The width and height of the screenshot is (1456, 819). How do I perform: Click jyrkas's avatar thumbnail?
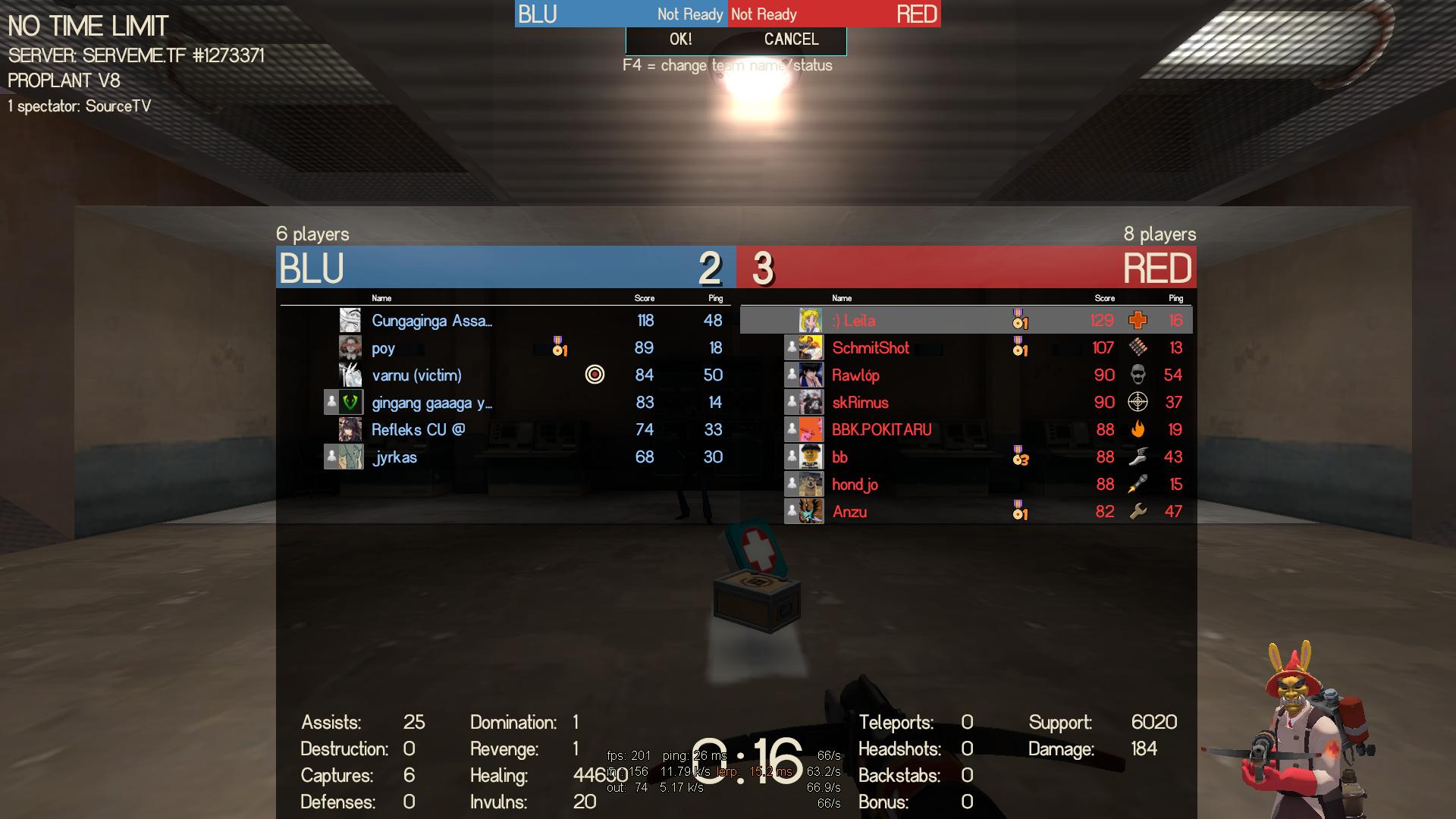click(x=350, y=457)
